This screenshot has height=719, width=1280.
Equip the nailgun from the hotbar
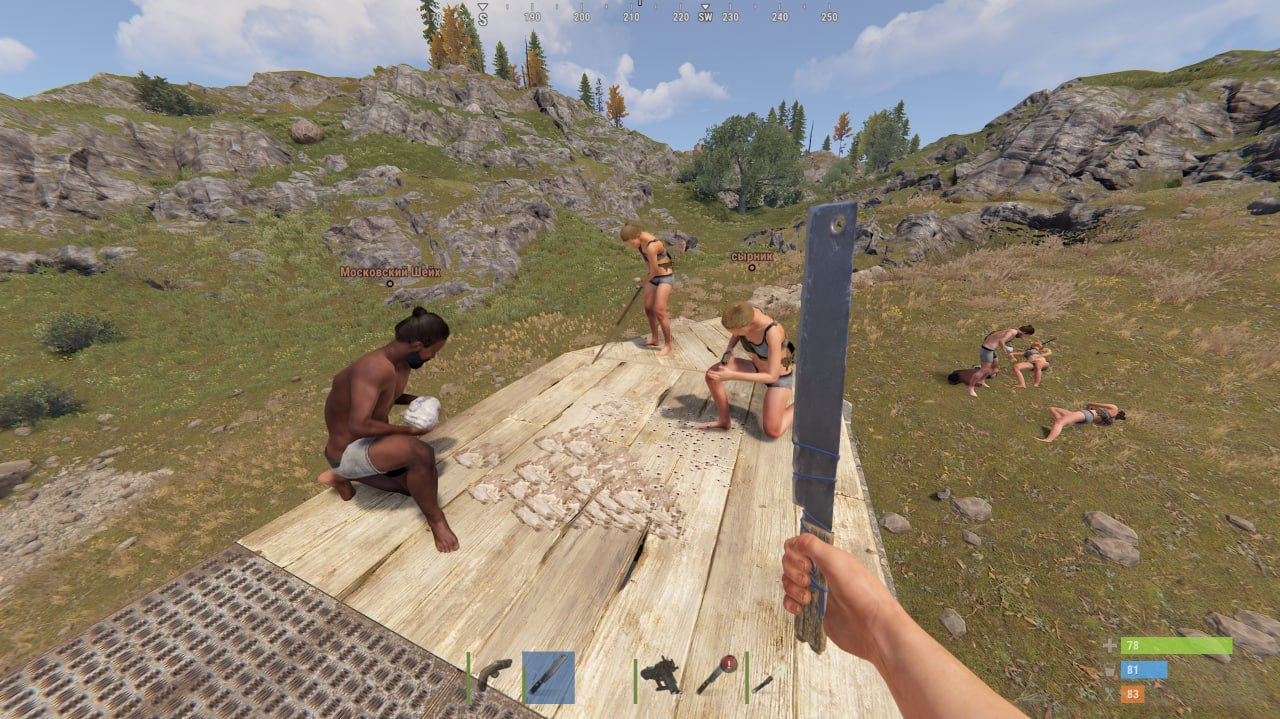point(662,675)
